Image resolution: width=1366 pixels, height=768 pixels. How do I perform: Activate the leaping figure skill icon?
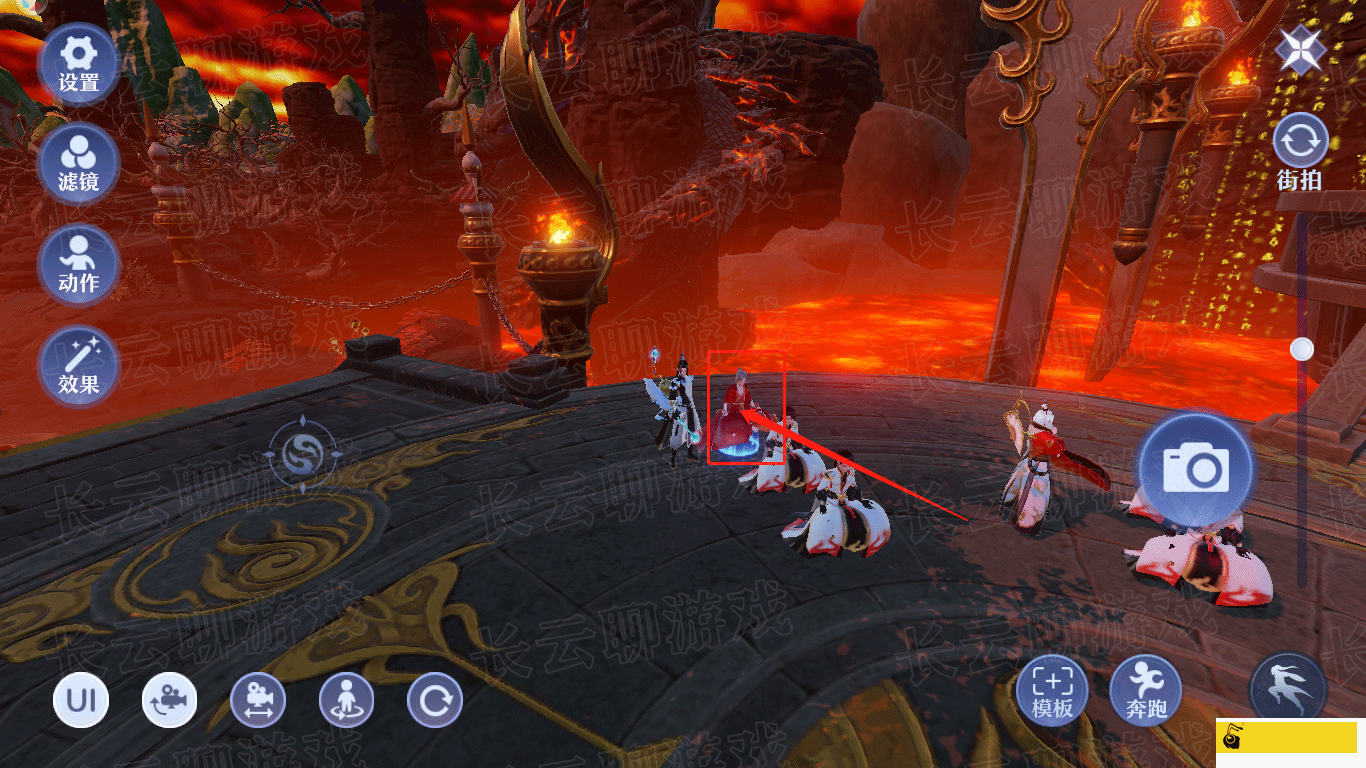(1288, 688)
